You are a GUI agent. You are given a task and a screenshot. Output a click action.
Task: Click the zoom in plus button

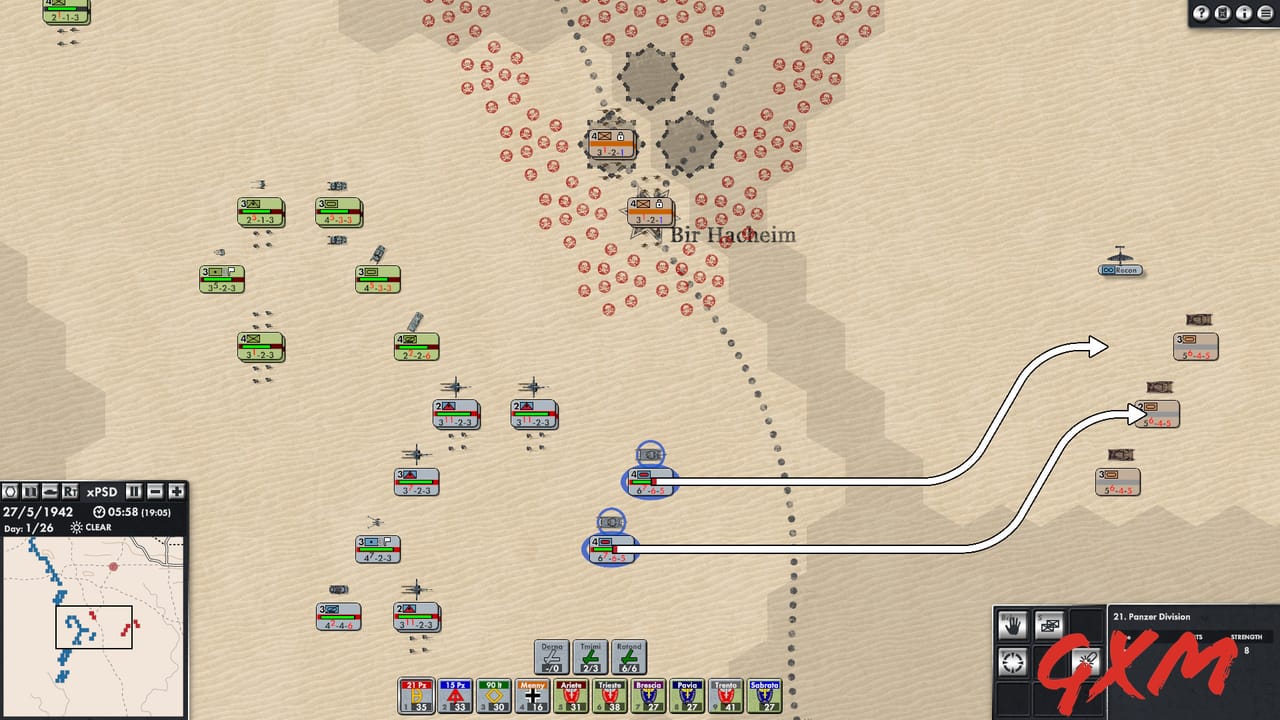(x=175, y=491)
